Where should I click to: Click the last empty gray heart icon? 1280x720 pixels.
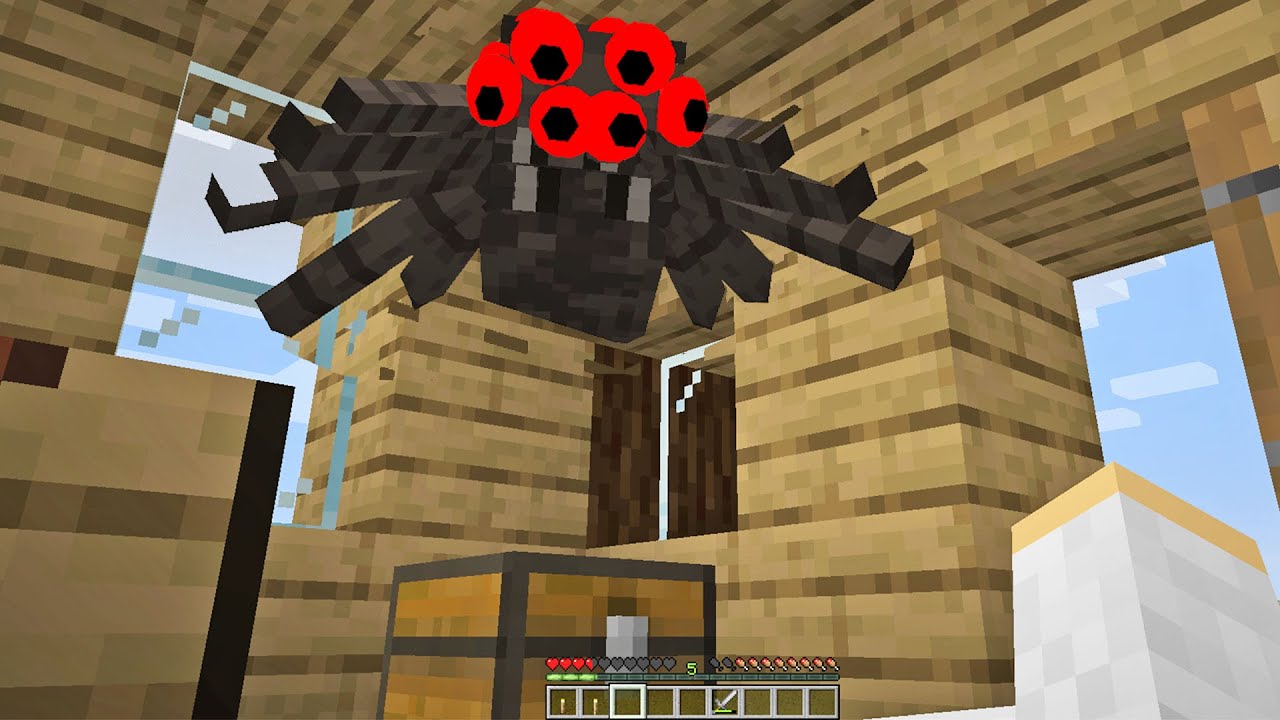670,664
